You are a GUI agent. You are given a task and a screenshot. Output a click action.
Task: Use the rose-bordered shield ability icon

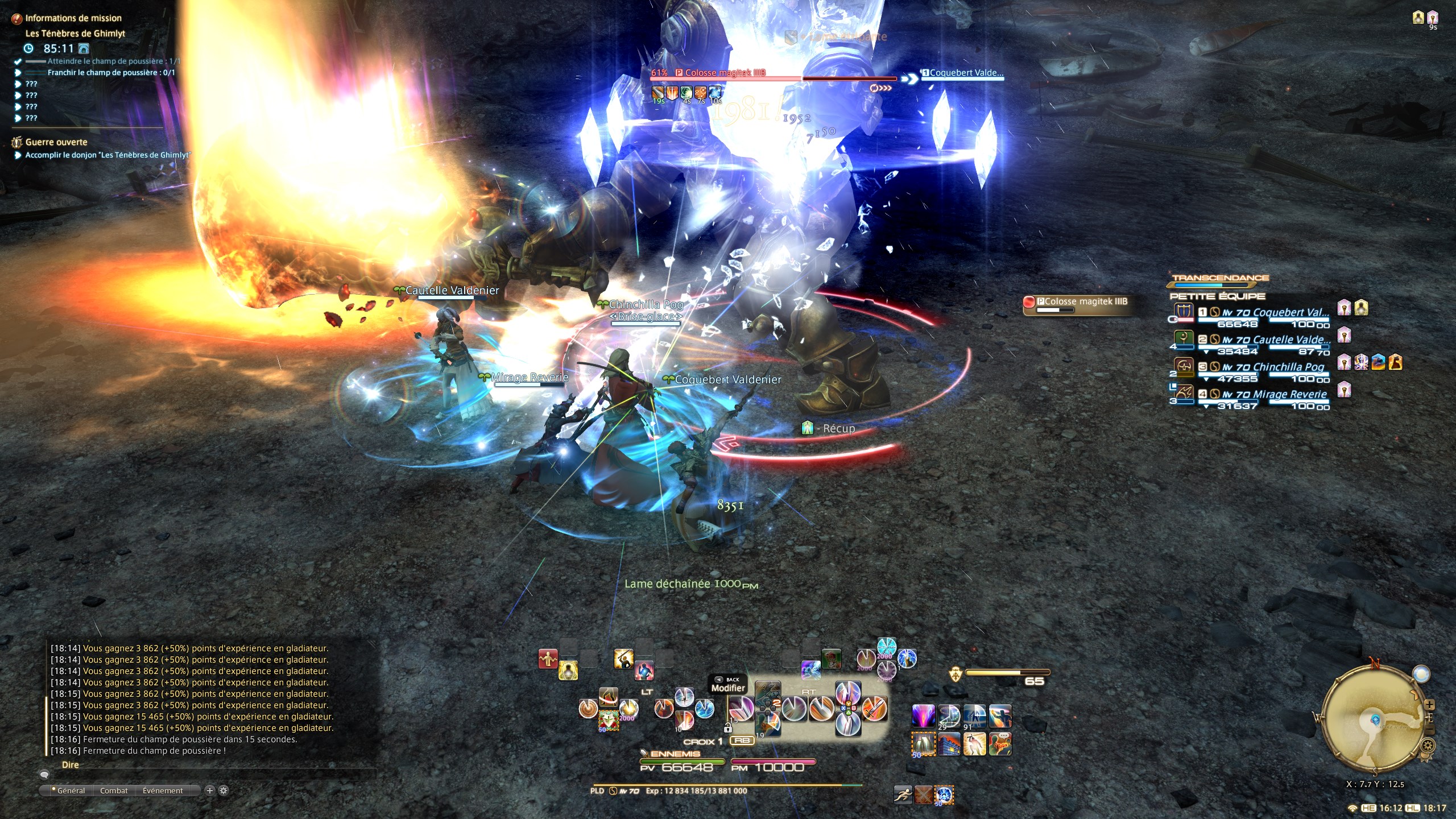click(608, 721)
